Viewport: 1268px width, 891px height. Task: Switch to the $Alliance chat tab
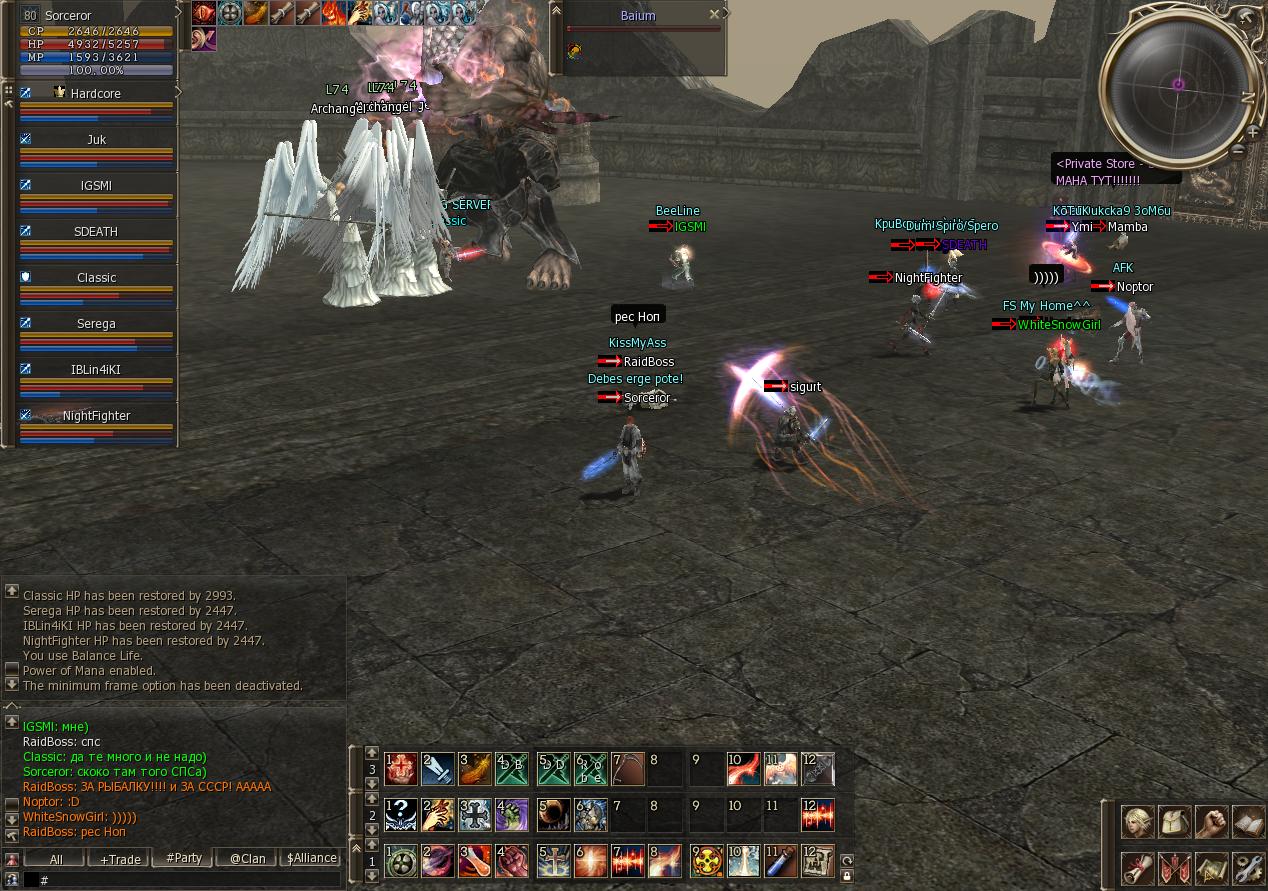(311, 859)
